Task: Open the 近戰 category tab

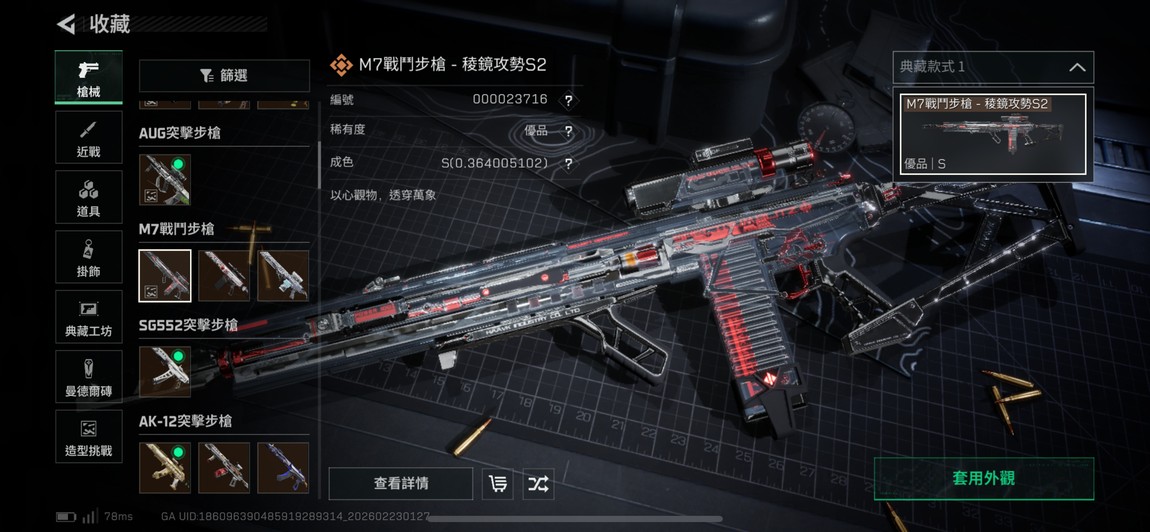Action: click(88, 137)
